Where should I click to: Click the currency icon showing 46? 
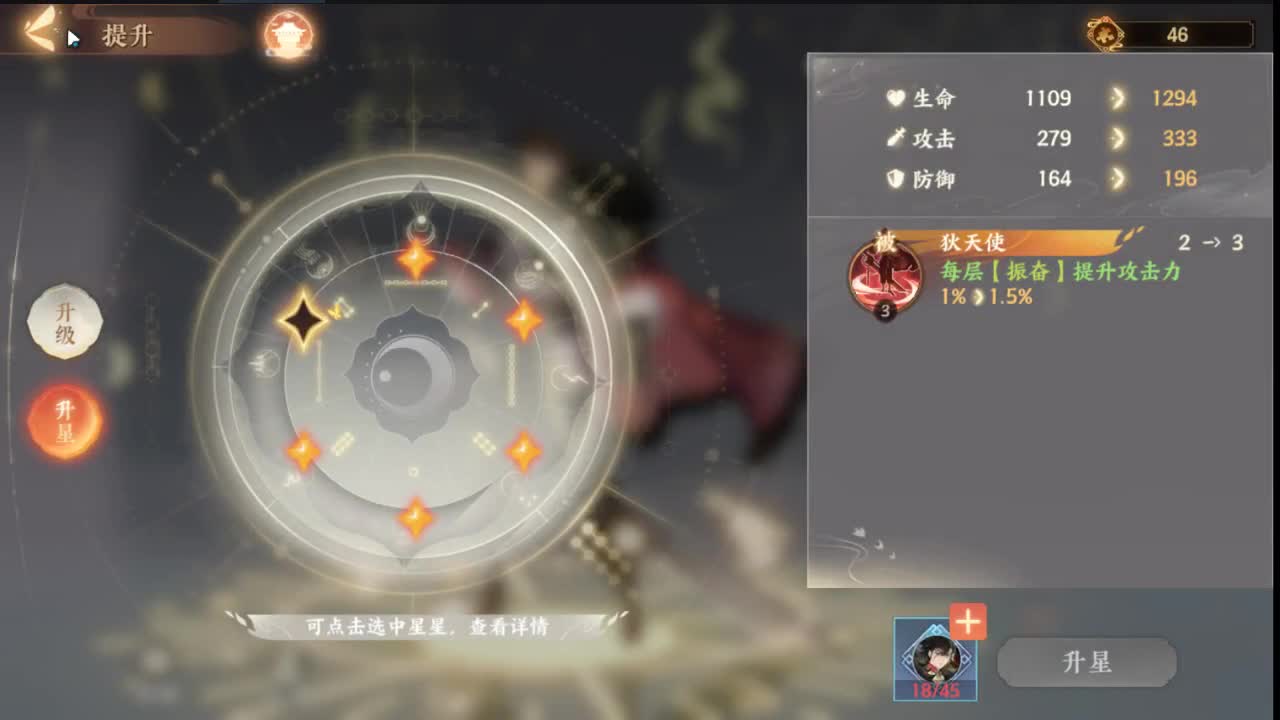[1107, 35]
